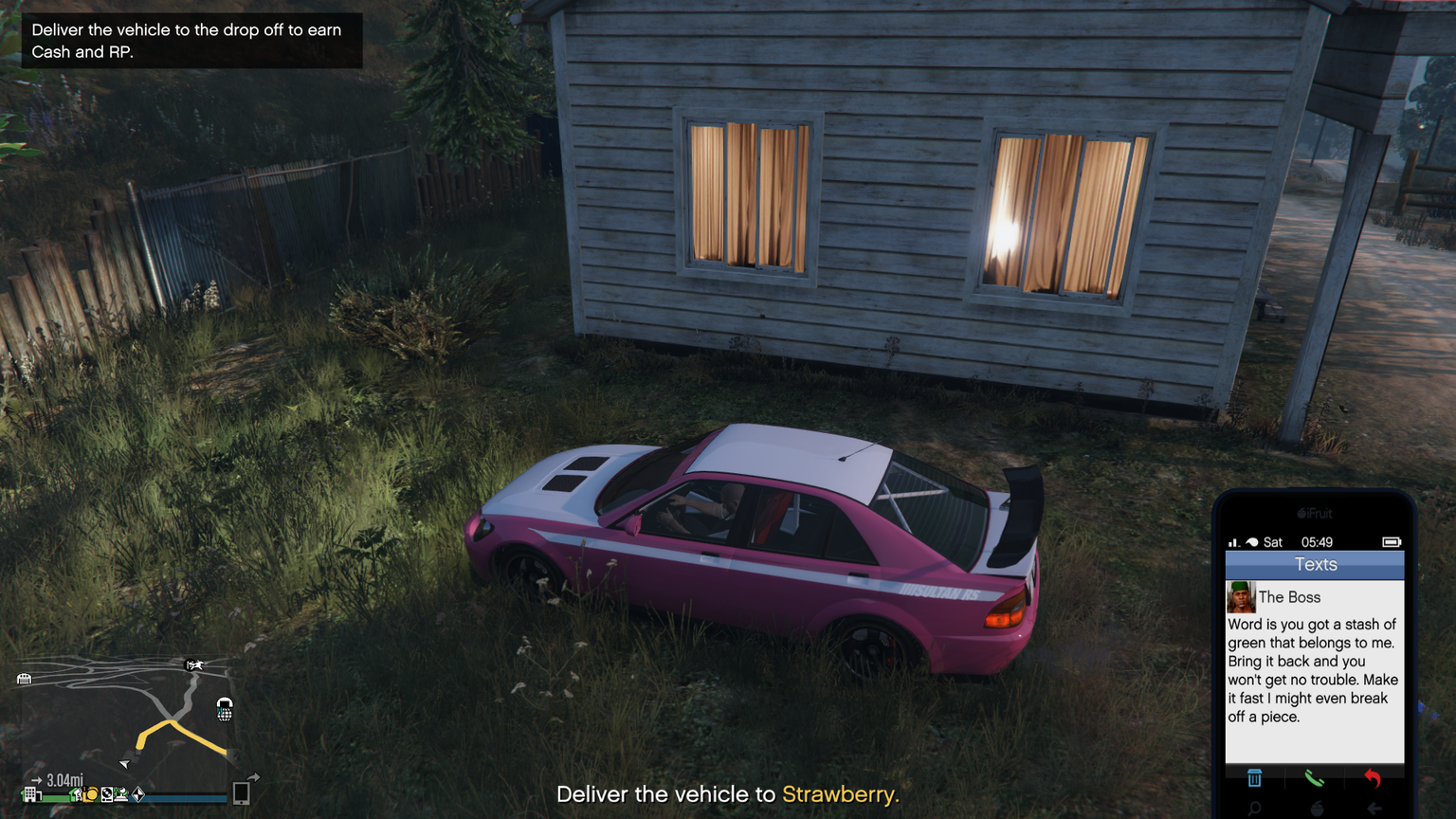1456x819 pixels.
Task: Click the yellow drop-off destination marker icon
Action: (91, 794)
